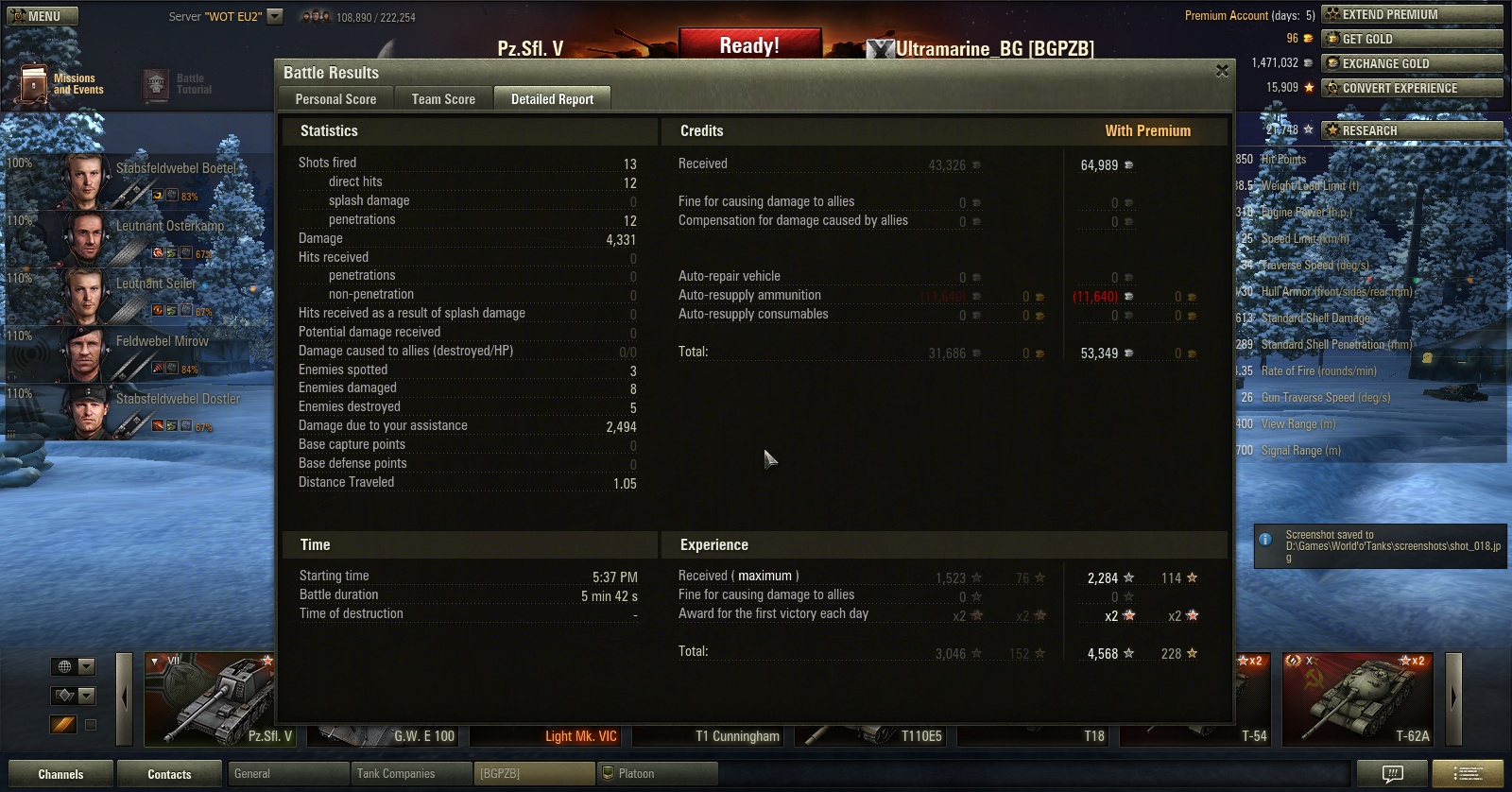The height and width of the screenshot is (792, 1512).
Task: Select the Detailed Report tab
Action: 552,99
